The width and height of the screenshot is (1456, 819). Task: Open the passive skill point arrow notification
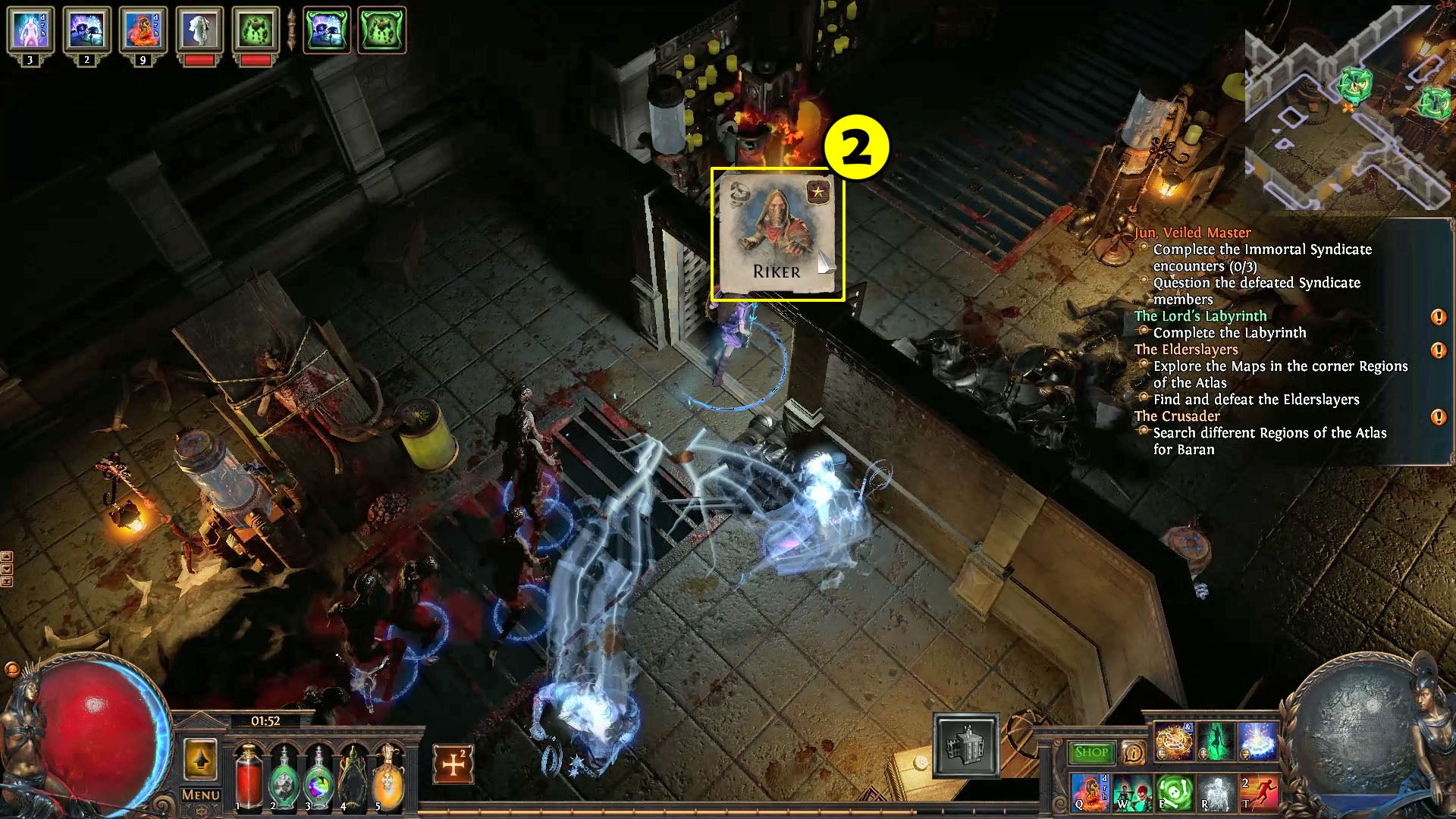pyautogui.click(x=201, y=758)
